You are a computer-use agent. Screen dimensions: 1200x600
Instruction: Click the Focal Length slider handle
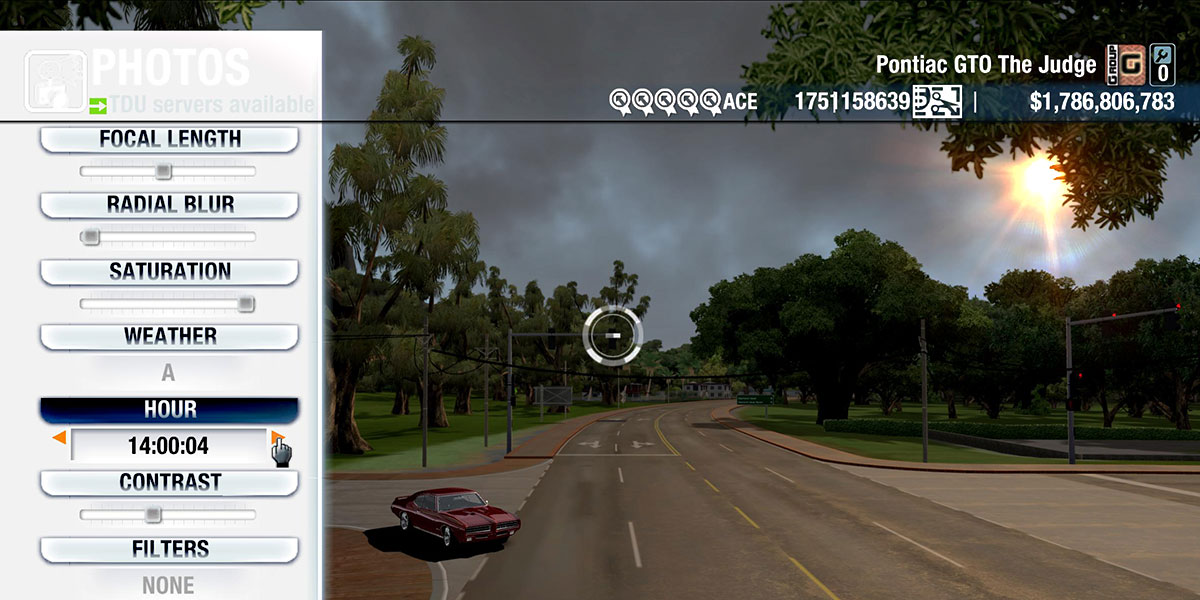click(164, 172)
